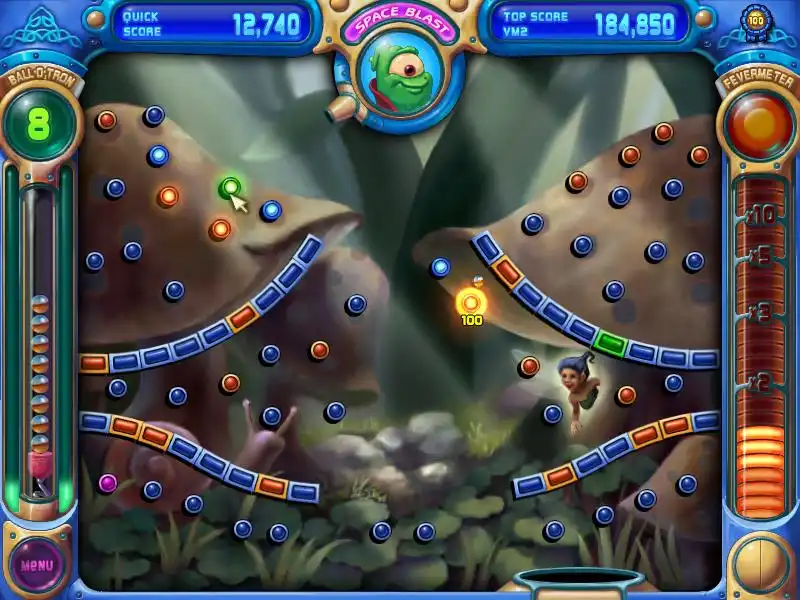Screen dimensions: 800x600
Task: Open the purple Menu button
Action: coord(37,564)
